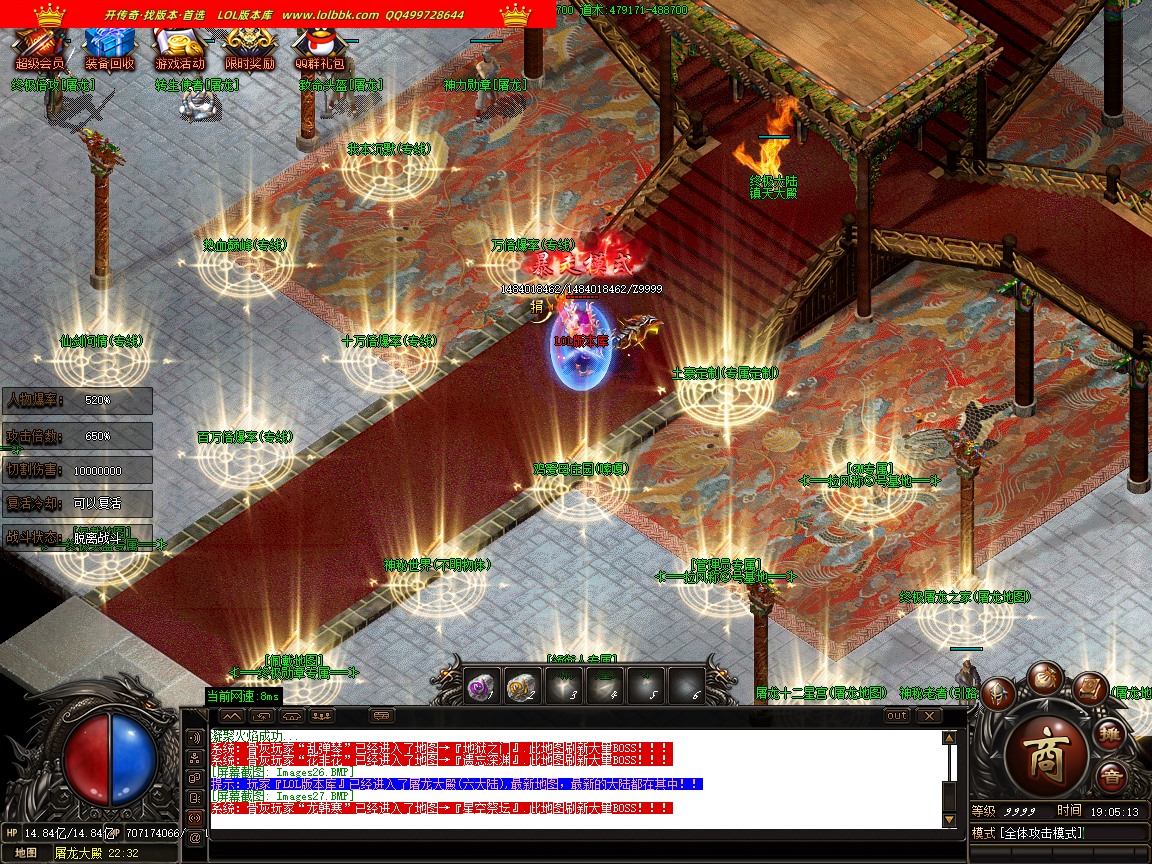Screen dimensions: 1152x864
Task: Toggle sound with the 音 button
Action: coord(1110,777)
